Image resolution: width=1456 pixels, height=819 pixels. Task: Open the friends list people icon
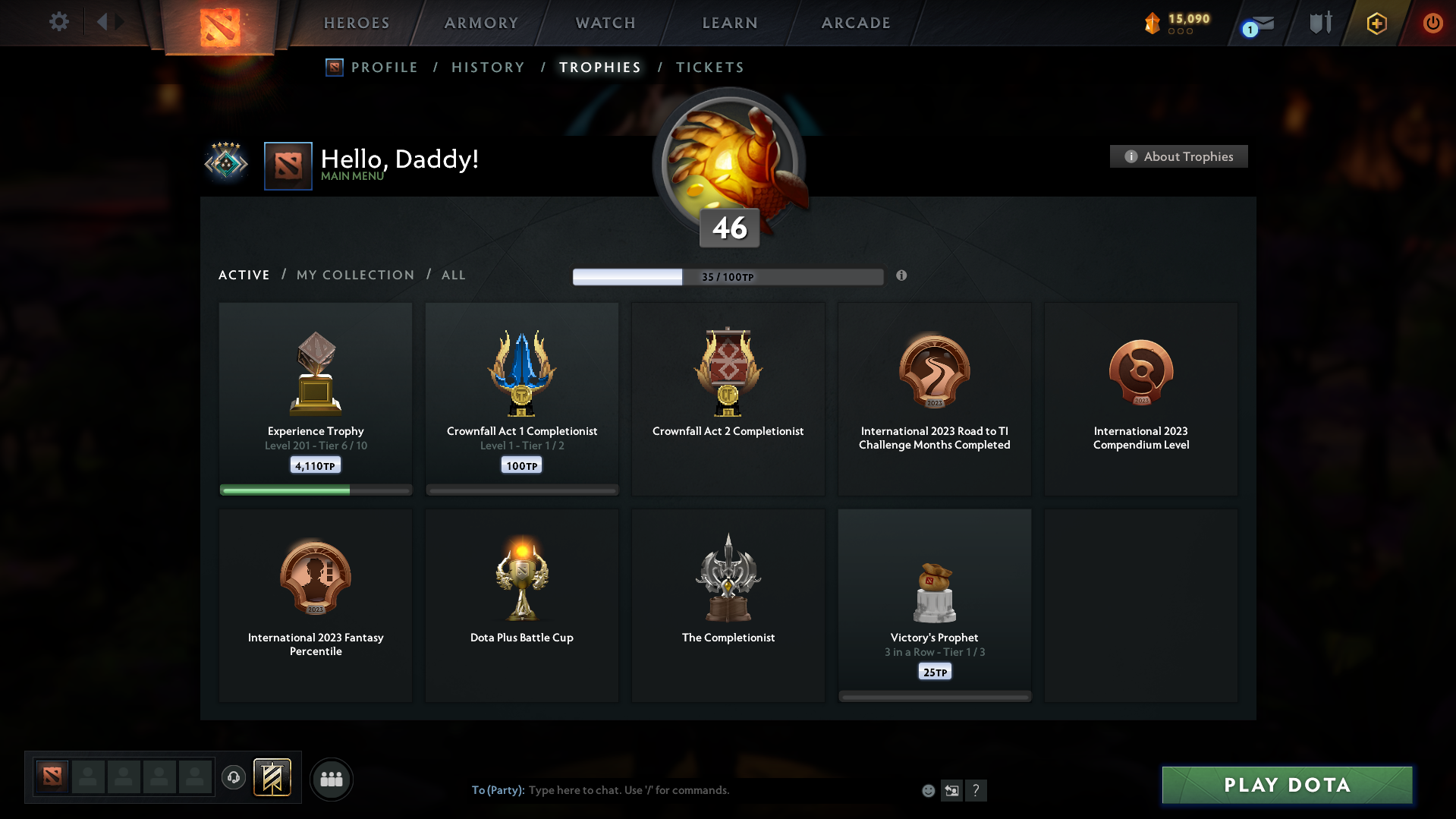pos(331,779)
